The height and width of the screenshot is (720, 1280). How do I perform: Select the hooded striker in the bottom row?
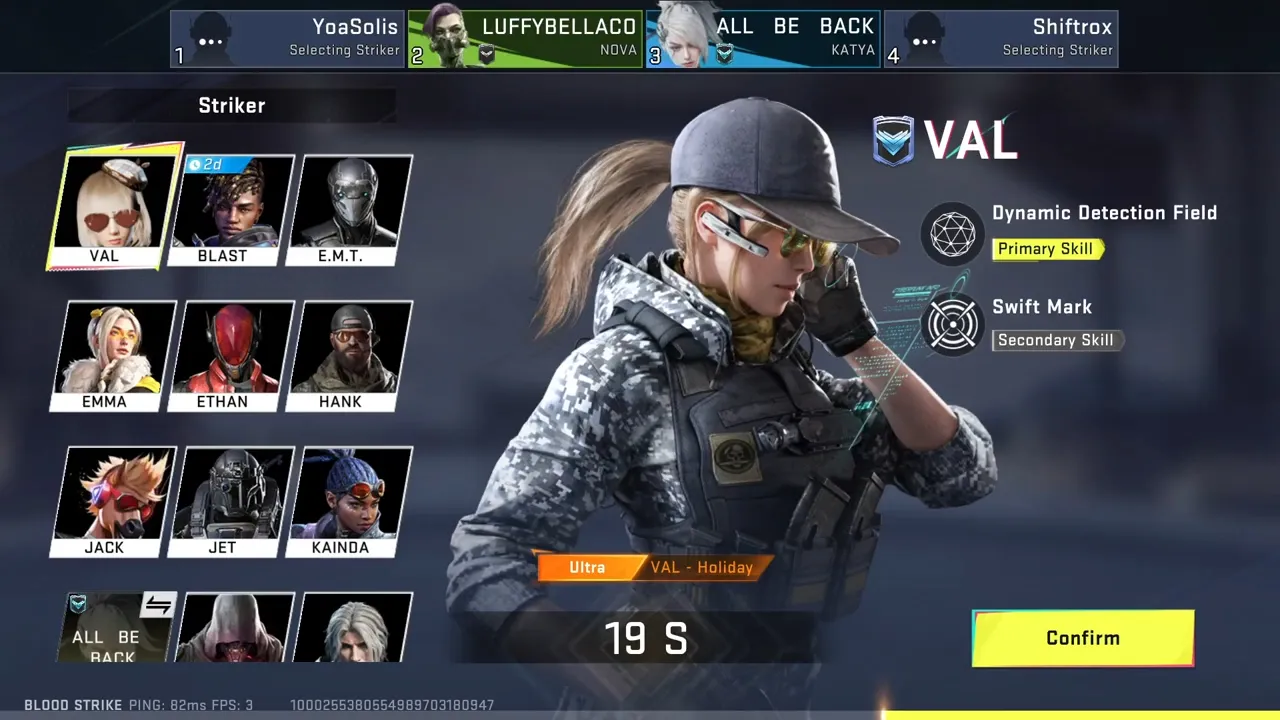237,627
